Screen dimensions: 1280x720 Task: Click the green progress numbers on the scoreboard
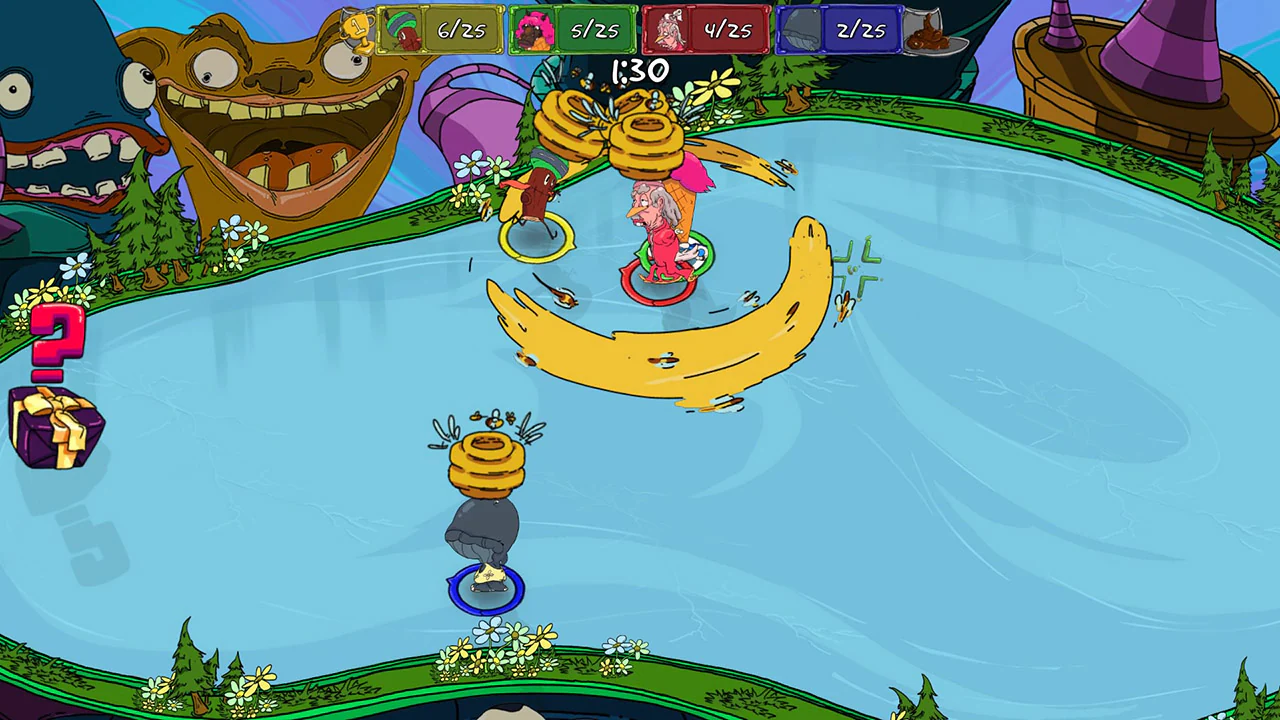point(596,28)
